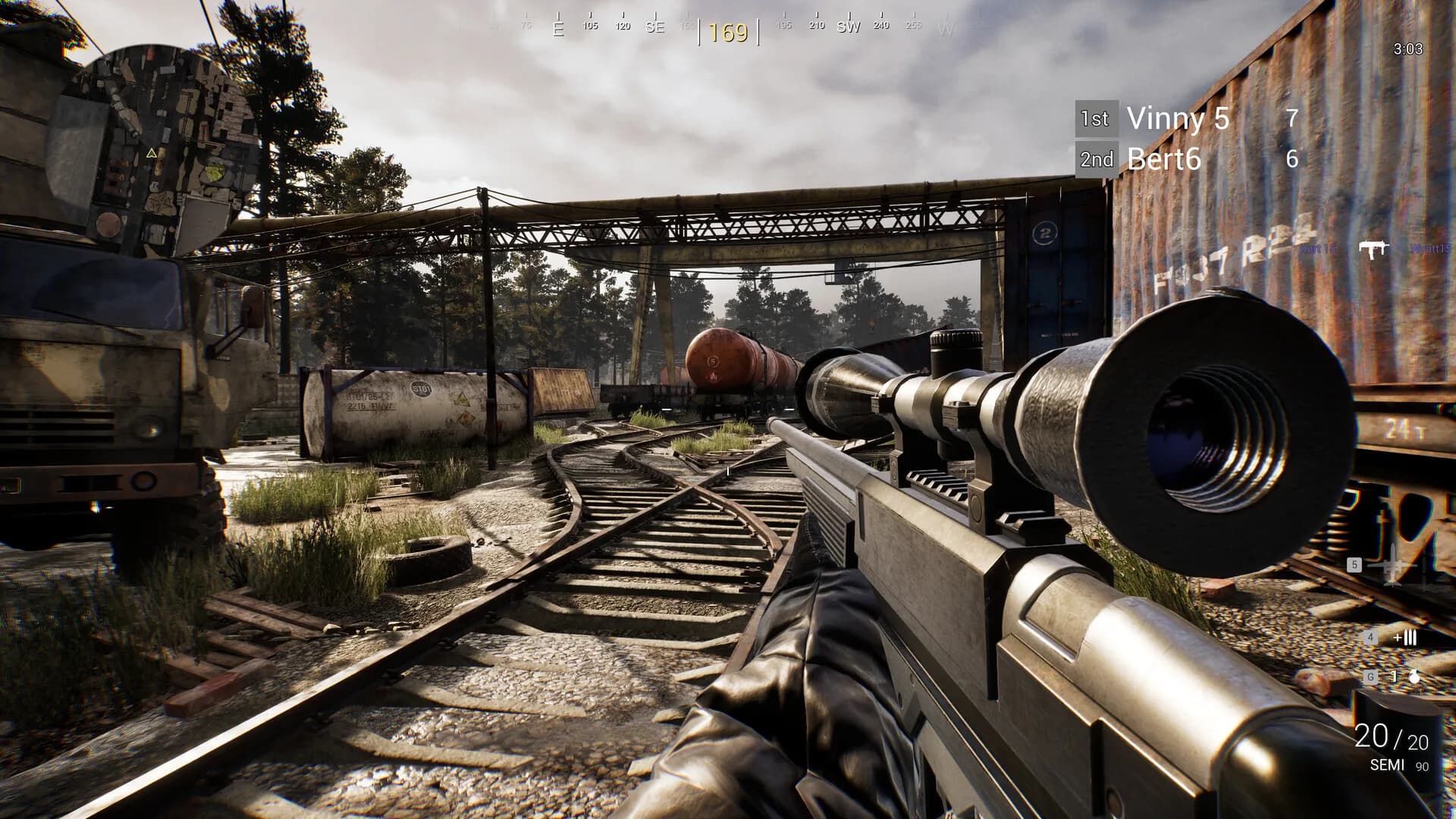
Task: Toggle the G grenade keybind badge
Action: pyautogui.click(x=1371, y=677)
